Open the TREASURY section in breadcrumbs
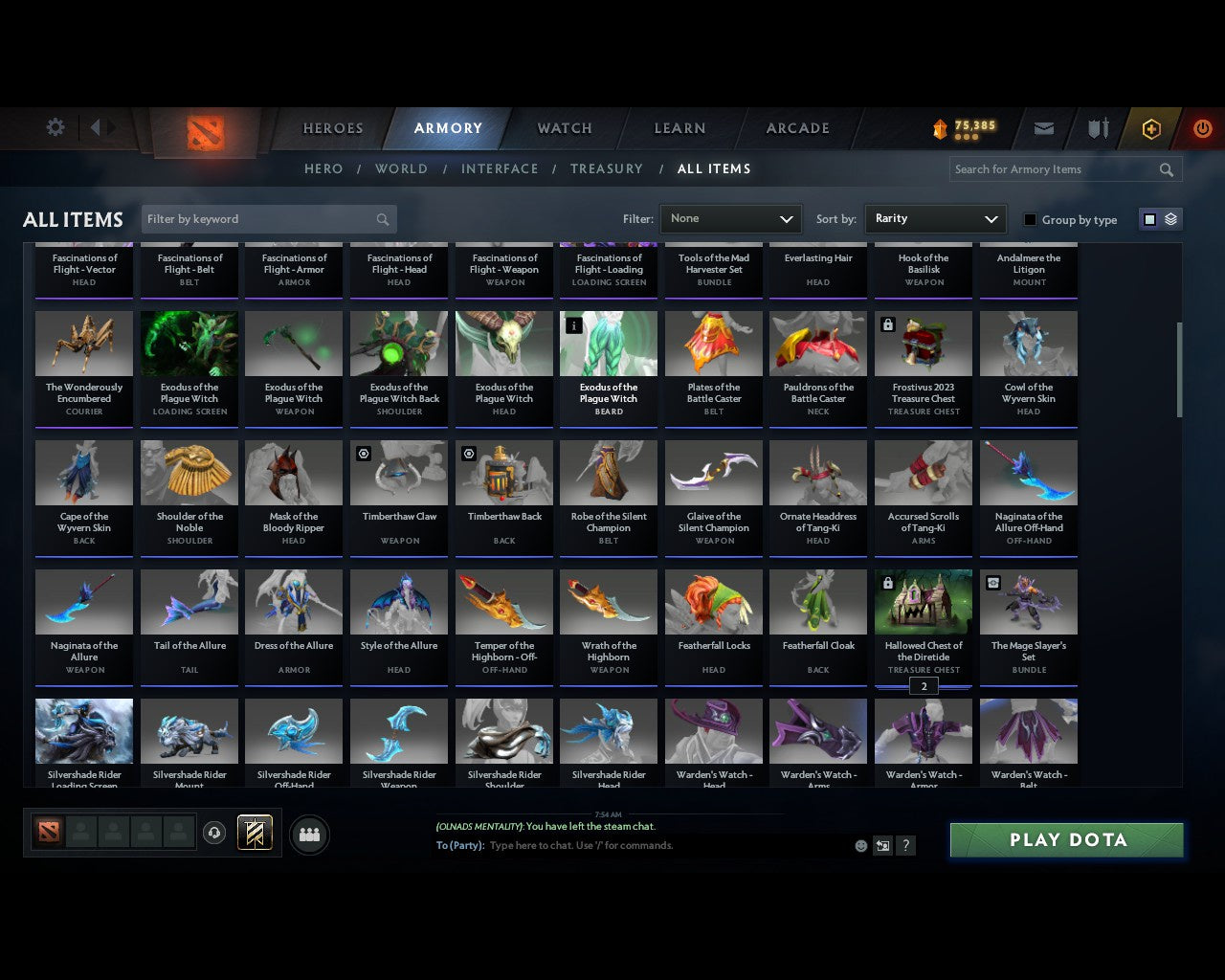The width and height of the screenshot is (1225, 980). tap(607, 168)
